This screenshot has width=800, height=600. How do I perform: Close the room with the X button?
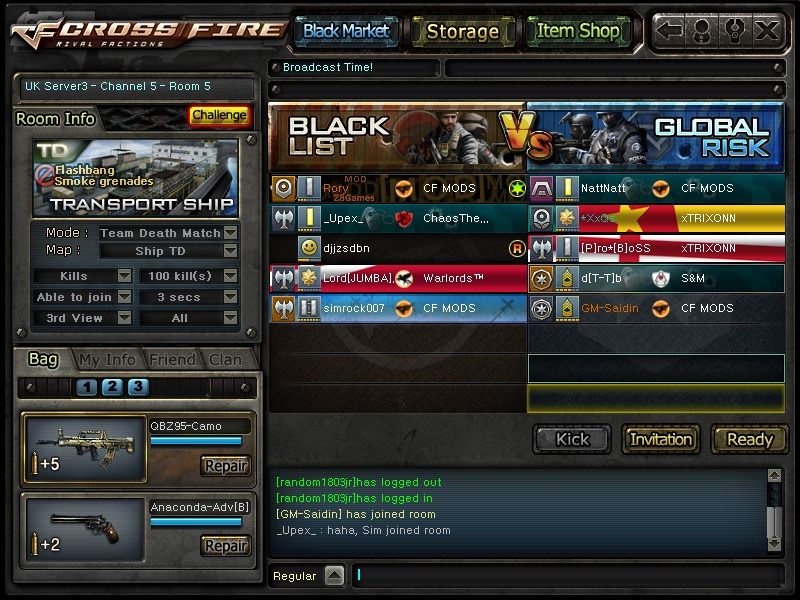[767, 30]
